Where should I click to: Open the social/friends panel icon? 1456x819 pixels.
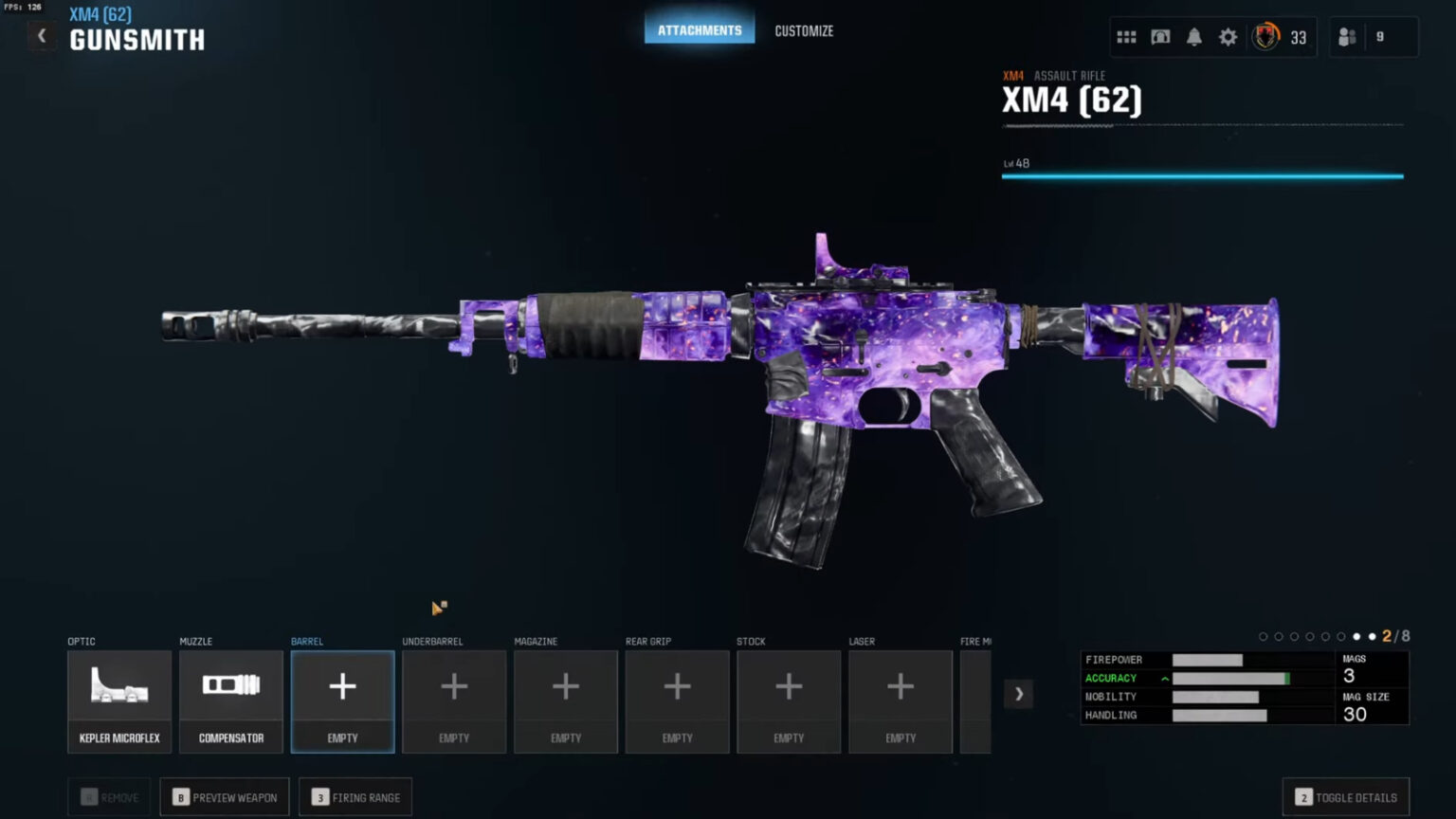tap(1347, 37)
